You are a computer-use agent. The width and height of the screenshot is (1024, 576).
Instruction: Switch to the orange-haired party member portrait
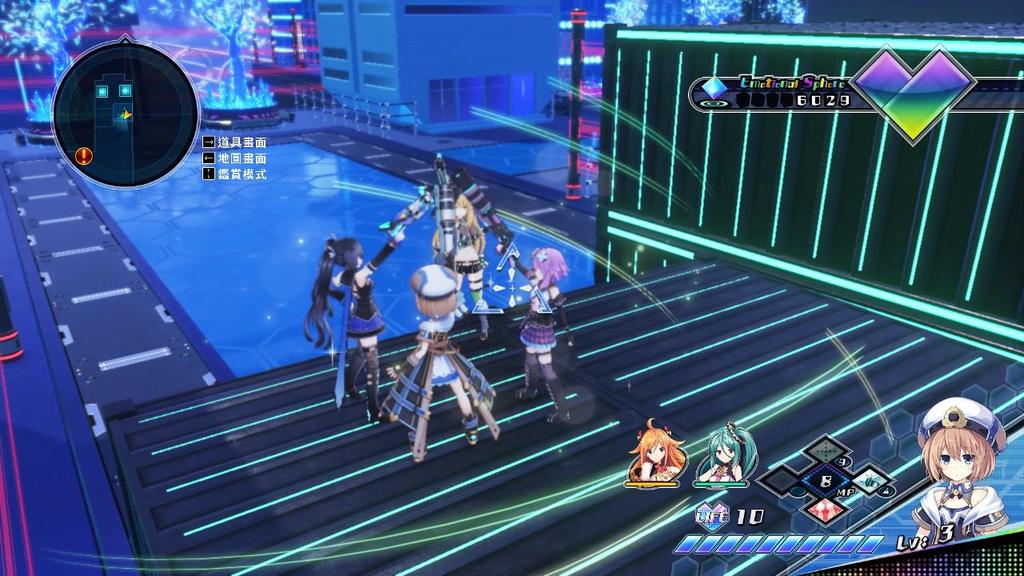(x=656, y=456)
